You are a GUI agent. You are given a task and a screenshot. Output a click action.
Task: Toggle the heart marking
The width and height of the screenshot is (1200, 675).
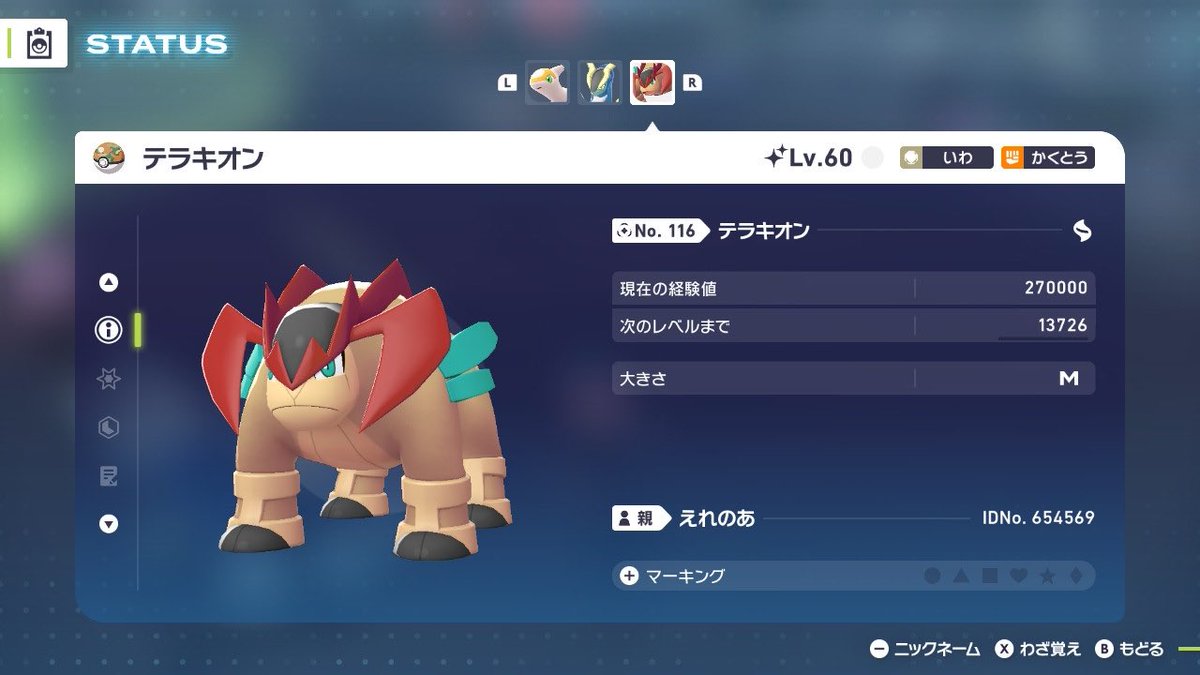click(x=1018, y=576)
